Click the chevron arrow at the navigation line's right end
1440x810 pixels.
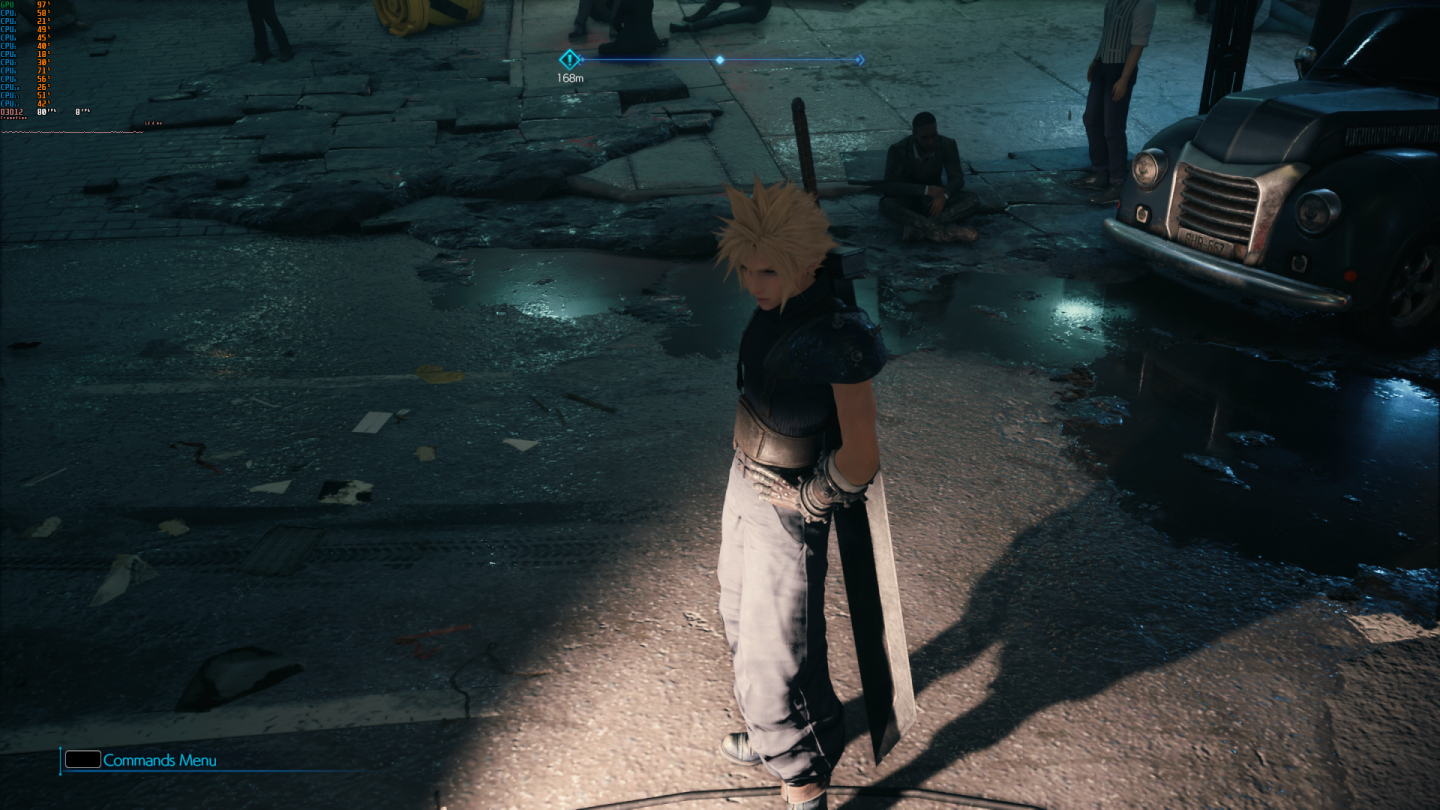click(860, 60)
